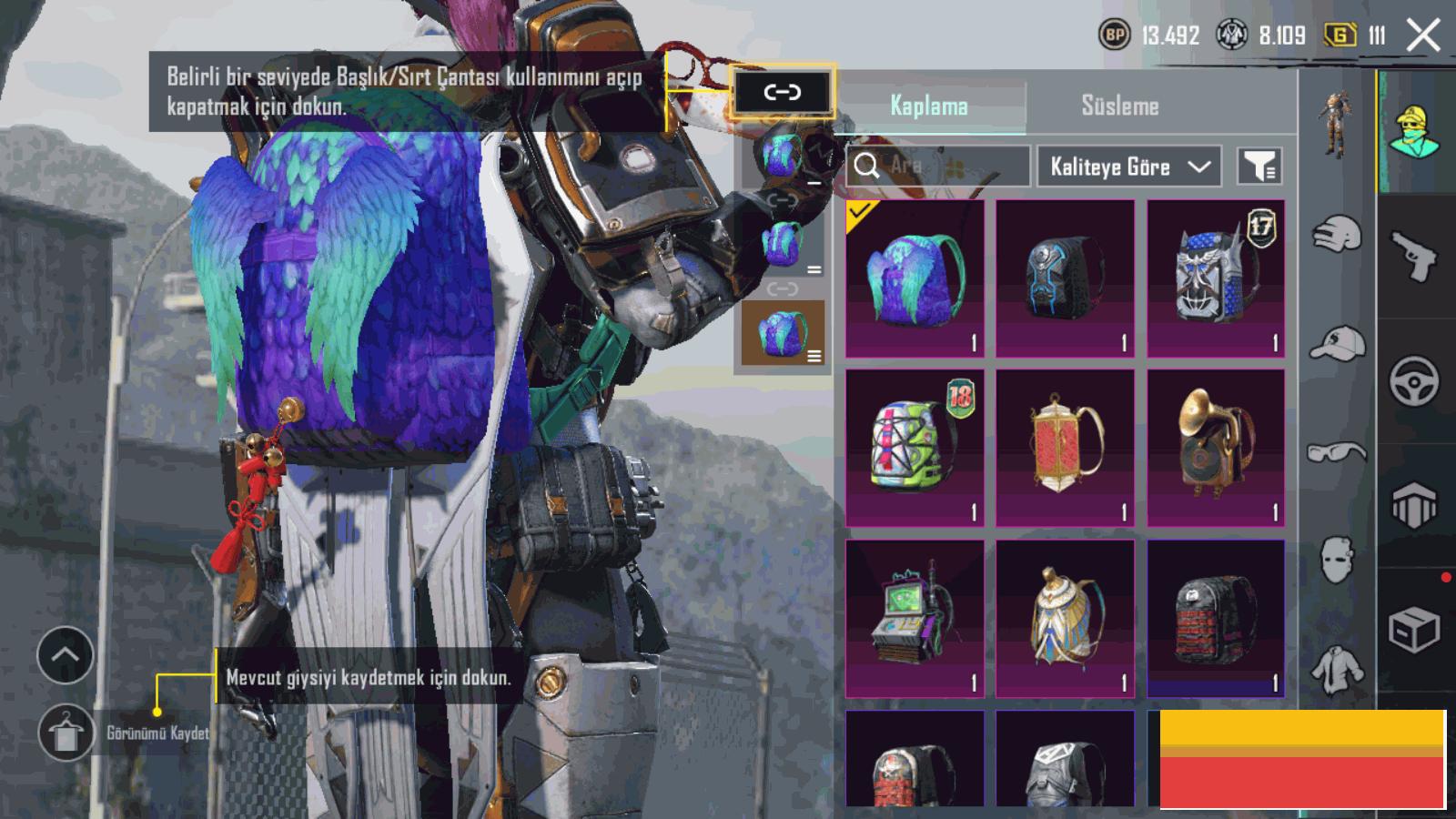The image size is (1456, 819).
Task: Choose the level 18 colorful backpack
Action: (915, 448)
